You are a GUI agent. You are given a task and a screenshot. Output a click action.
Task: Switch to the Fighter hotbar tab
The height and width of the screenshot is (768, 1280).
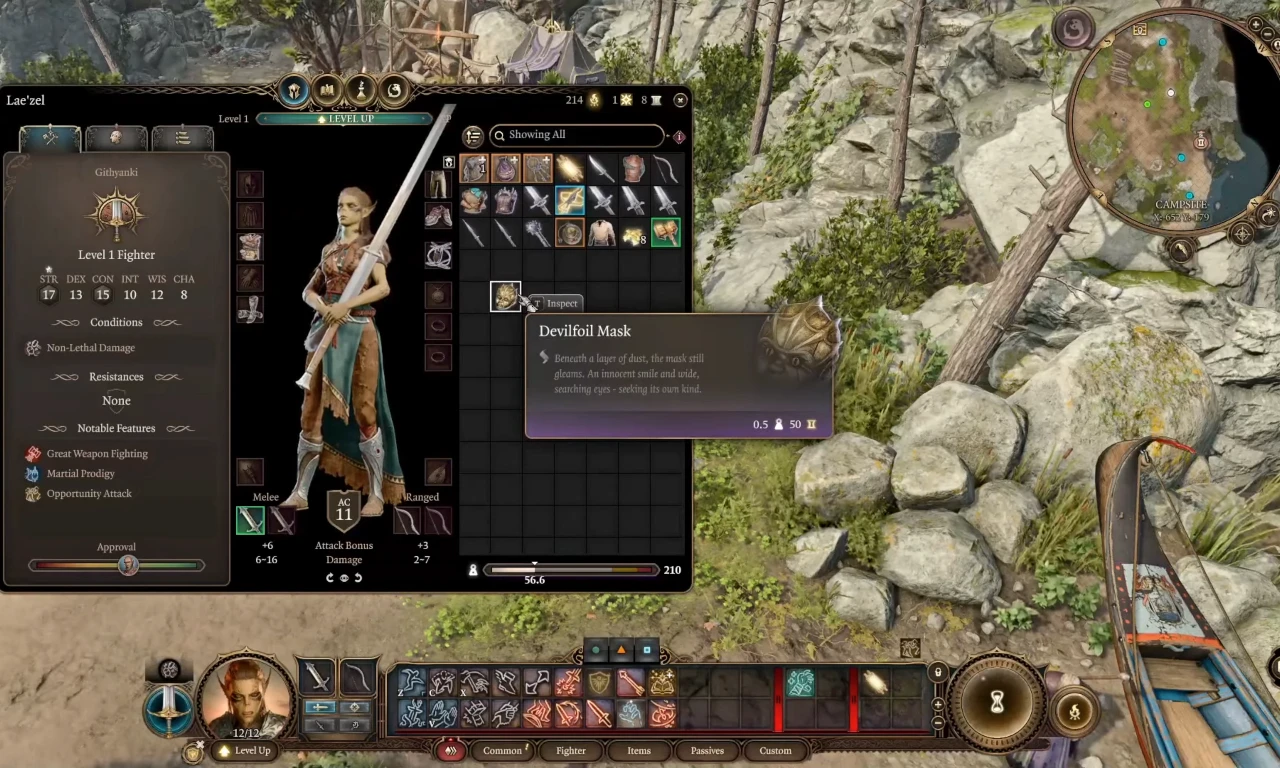(570, 750)
